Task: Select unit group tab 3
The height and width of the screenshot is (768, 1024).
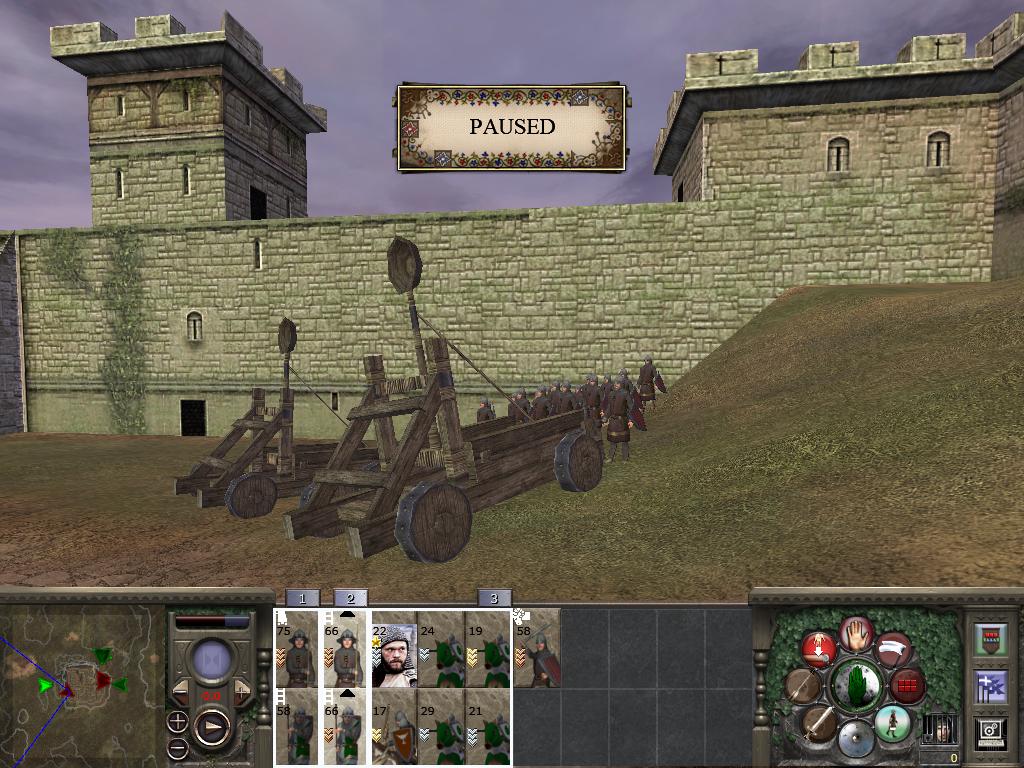Action: click(x=494, y=598)
